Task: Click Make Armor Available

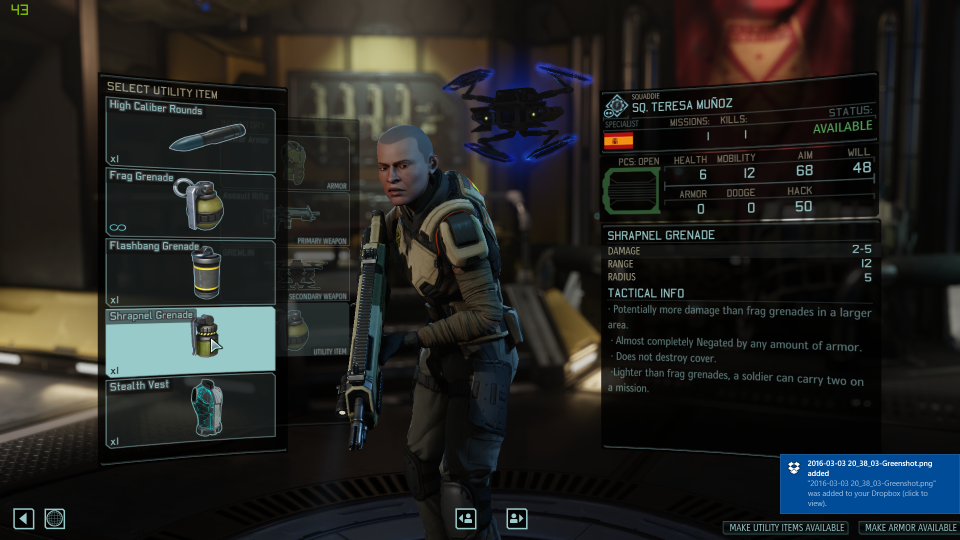Action: [908, 528]
